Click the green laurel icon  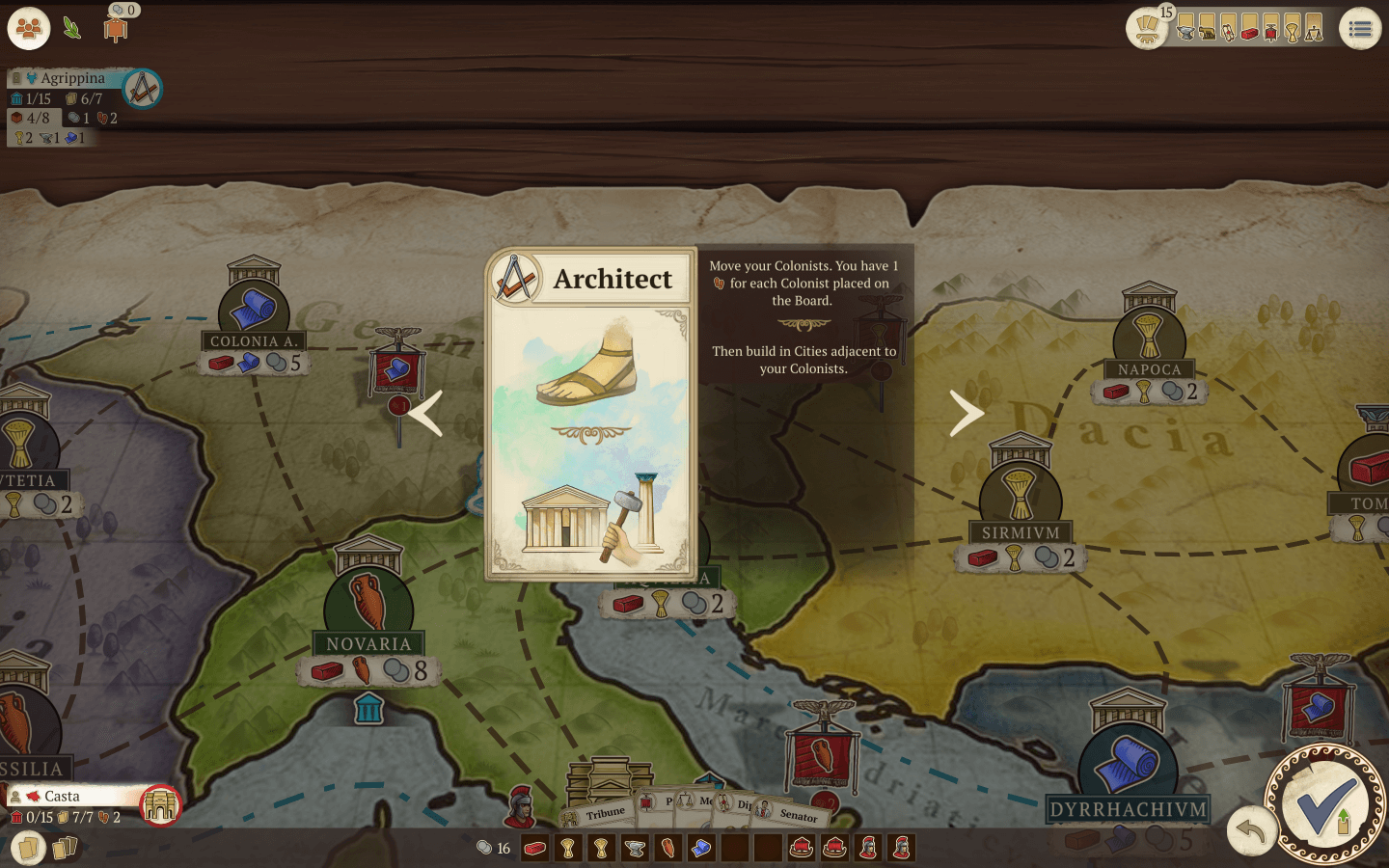(72, 28)
